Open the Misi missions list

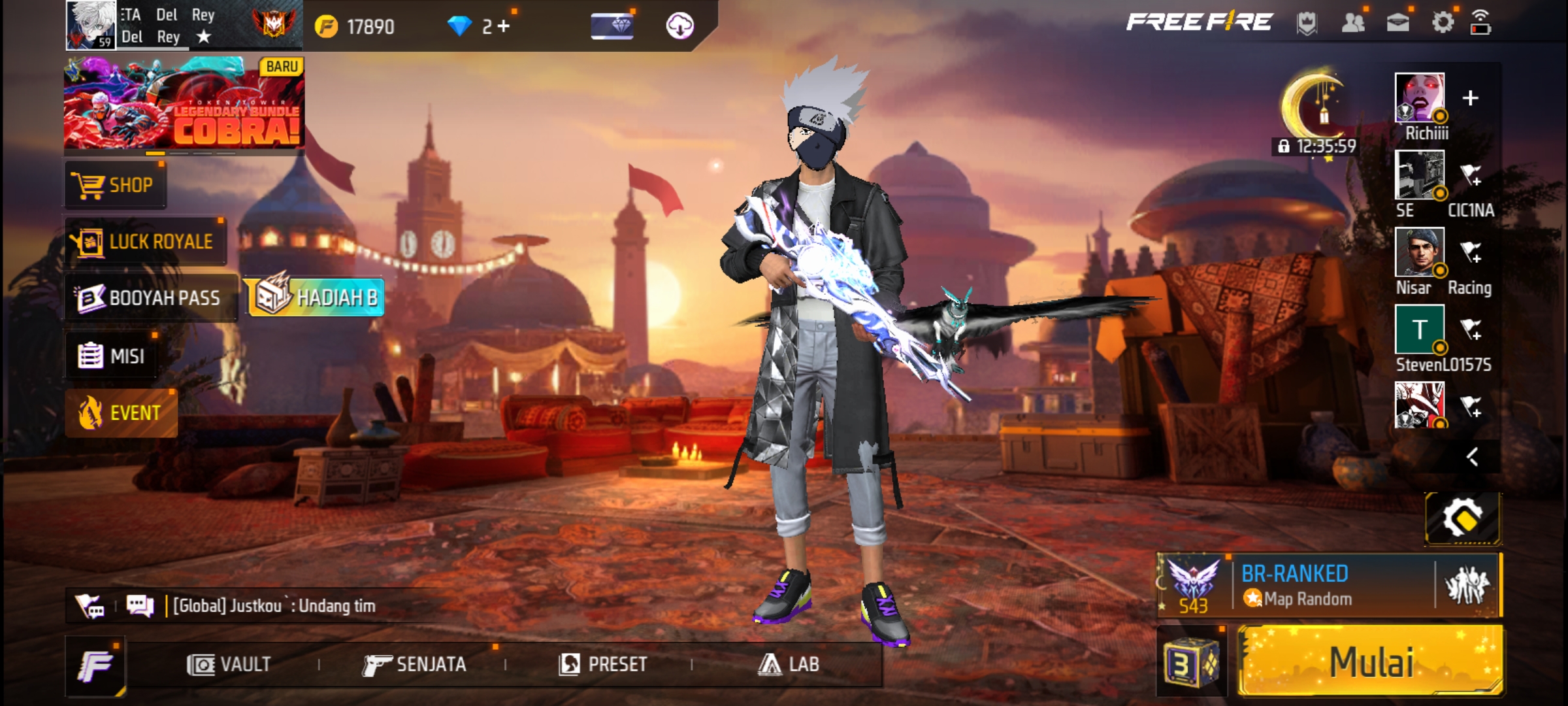tap(112, 356)
